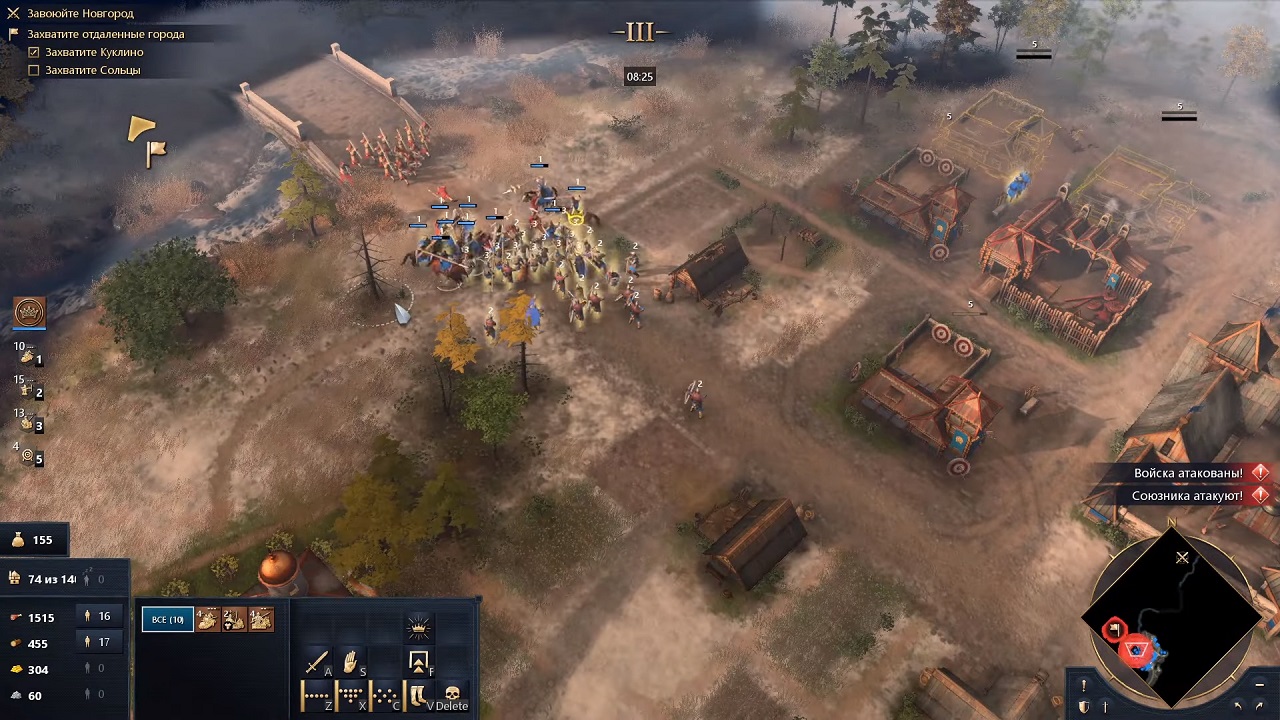Toggle the scattered formation bound to C
1280x720 pixels.
click(x=382, y=693)
